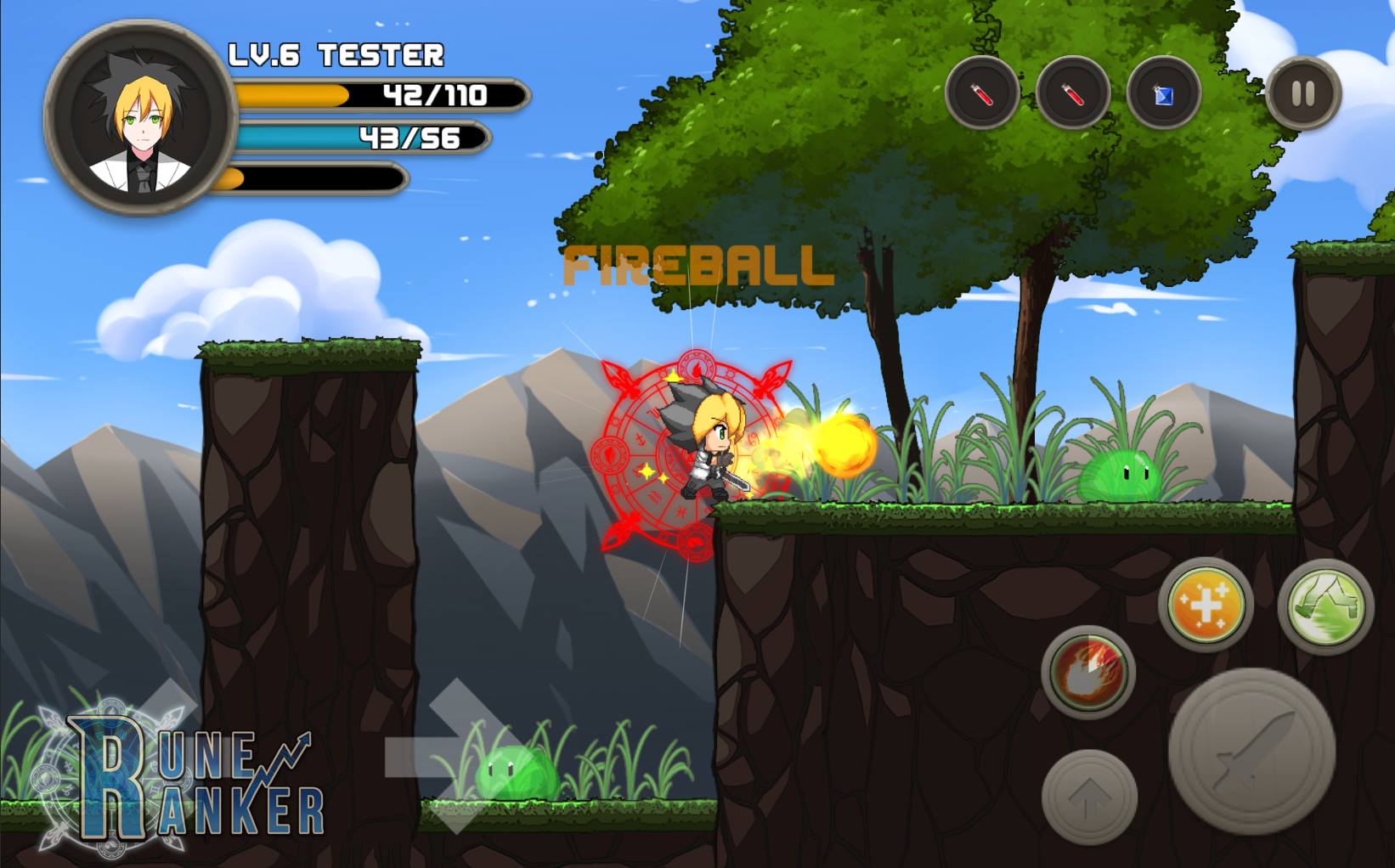Pause the game
This screenshot has width=1395, height=868.
click(x=1303, y=93)
